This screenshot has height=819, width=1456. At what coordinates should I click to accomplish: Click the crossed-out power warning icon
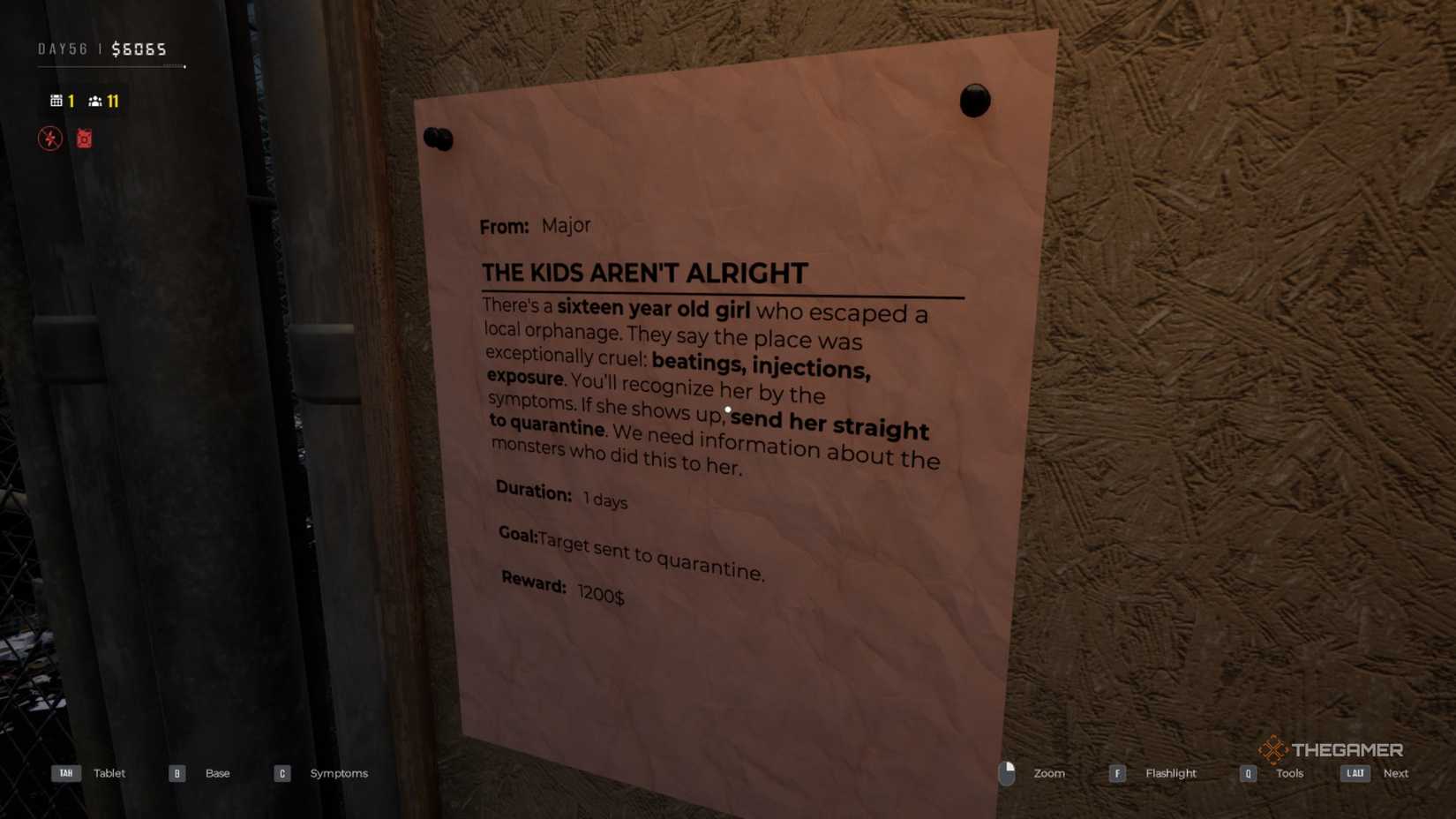point(50,139)
